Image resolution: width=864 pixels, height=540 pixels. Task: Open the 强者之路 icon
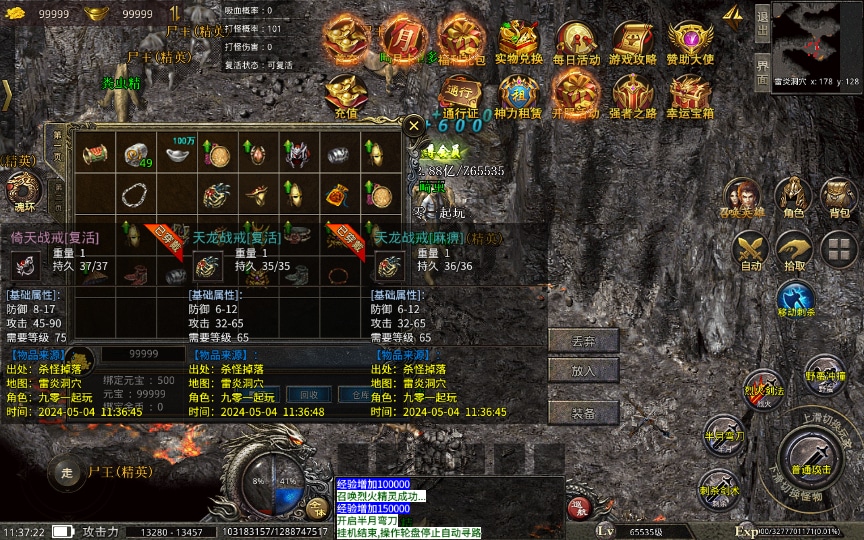pyautogui.click(x=633, y=95)
